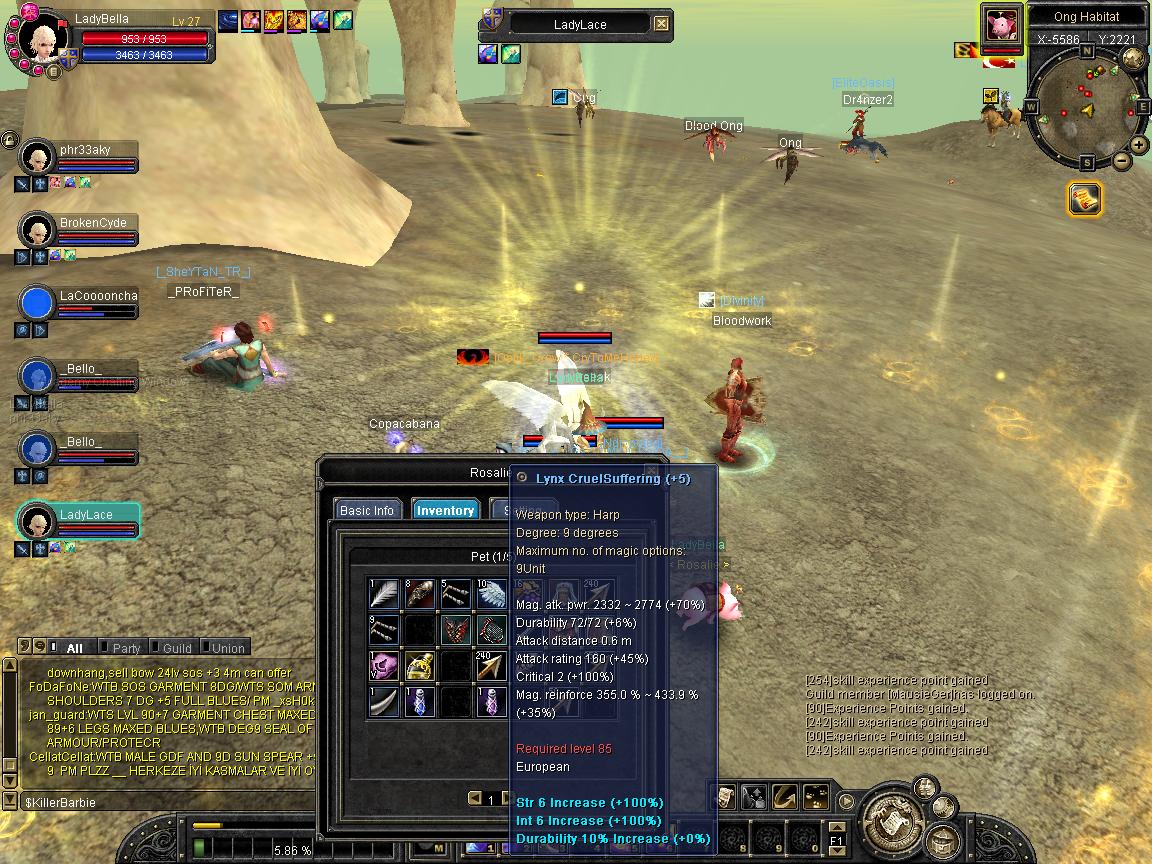Select party member BrokenCyde
The width and height of the screenshot is (1152, 864).
(92, 223)
